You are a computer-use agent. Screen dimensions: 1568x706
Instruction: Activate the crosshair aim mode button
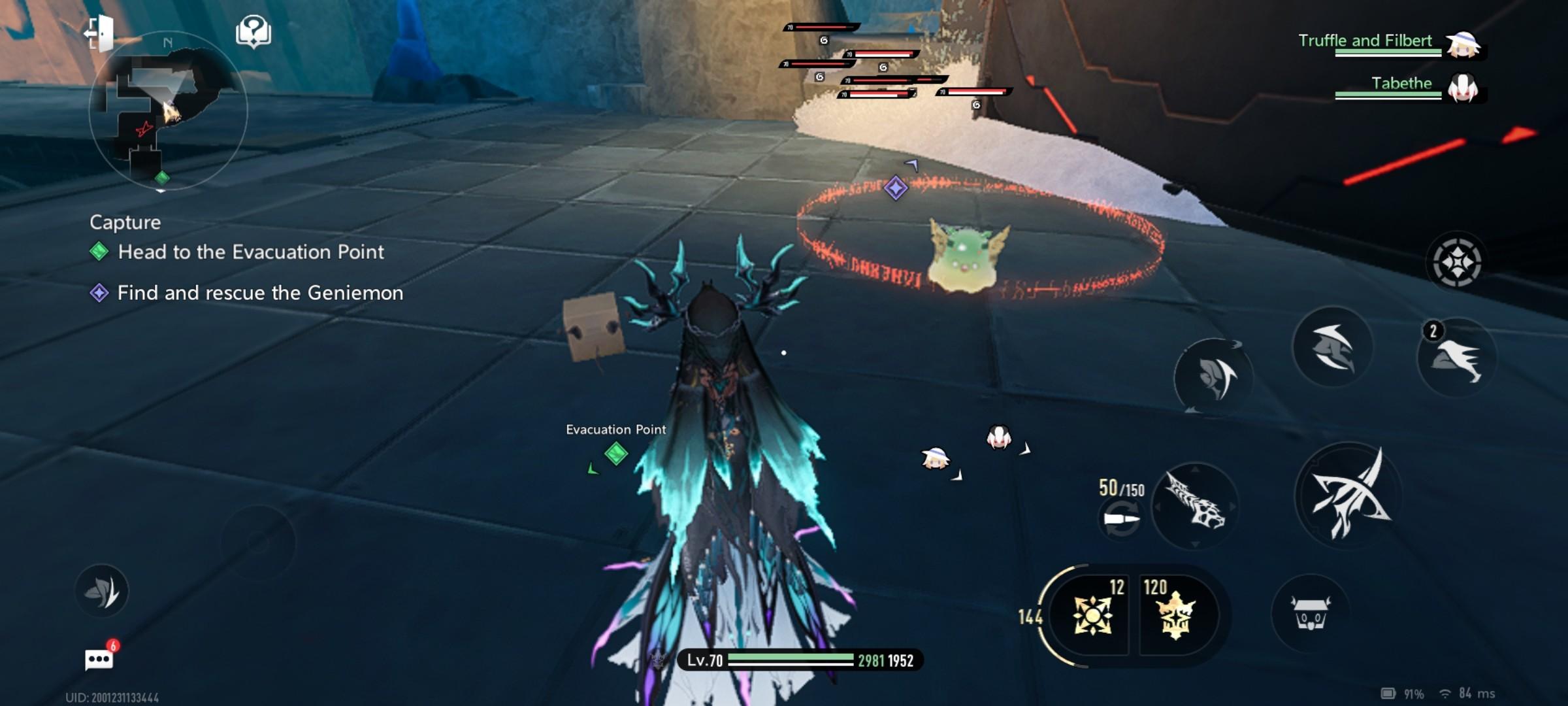click(1456, 262)
